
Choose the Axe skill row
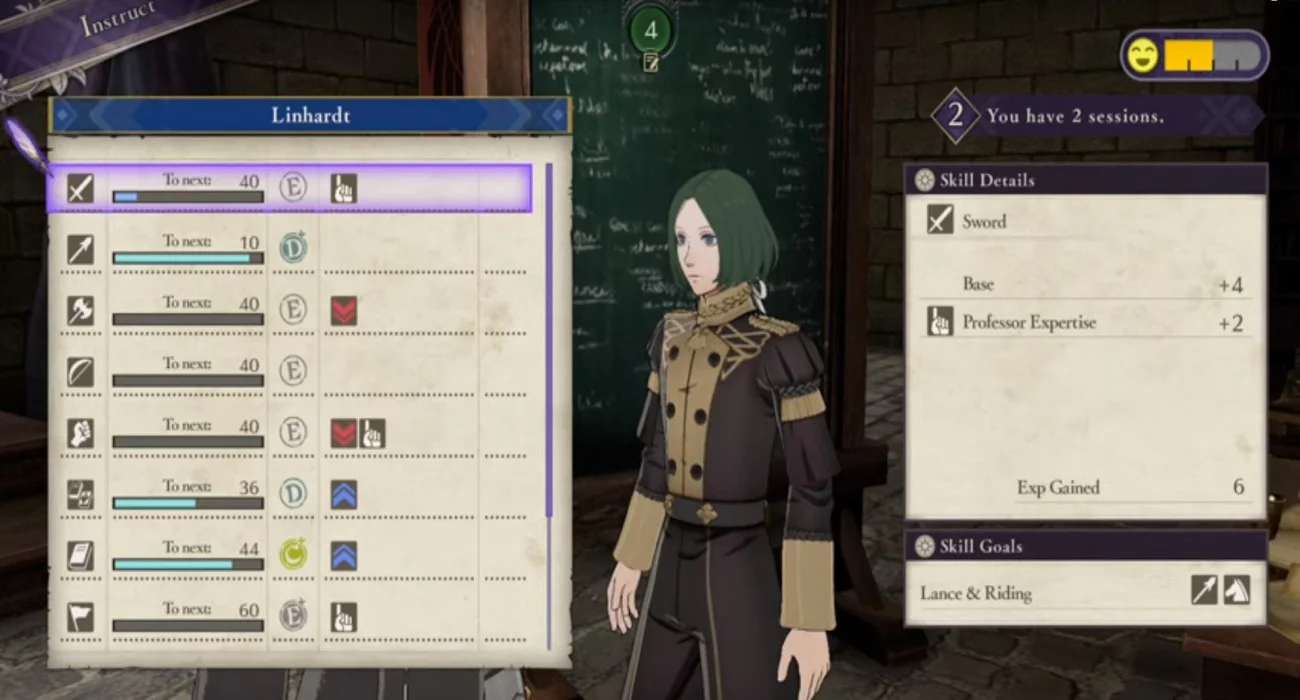tap(290, 310)
